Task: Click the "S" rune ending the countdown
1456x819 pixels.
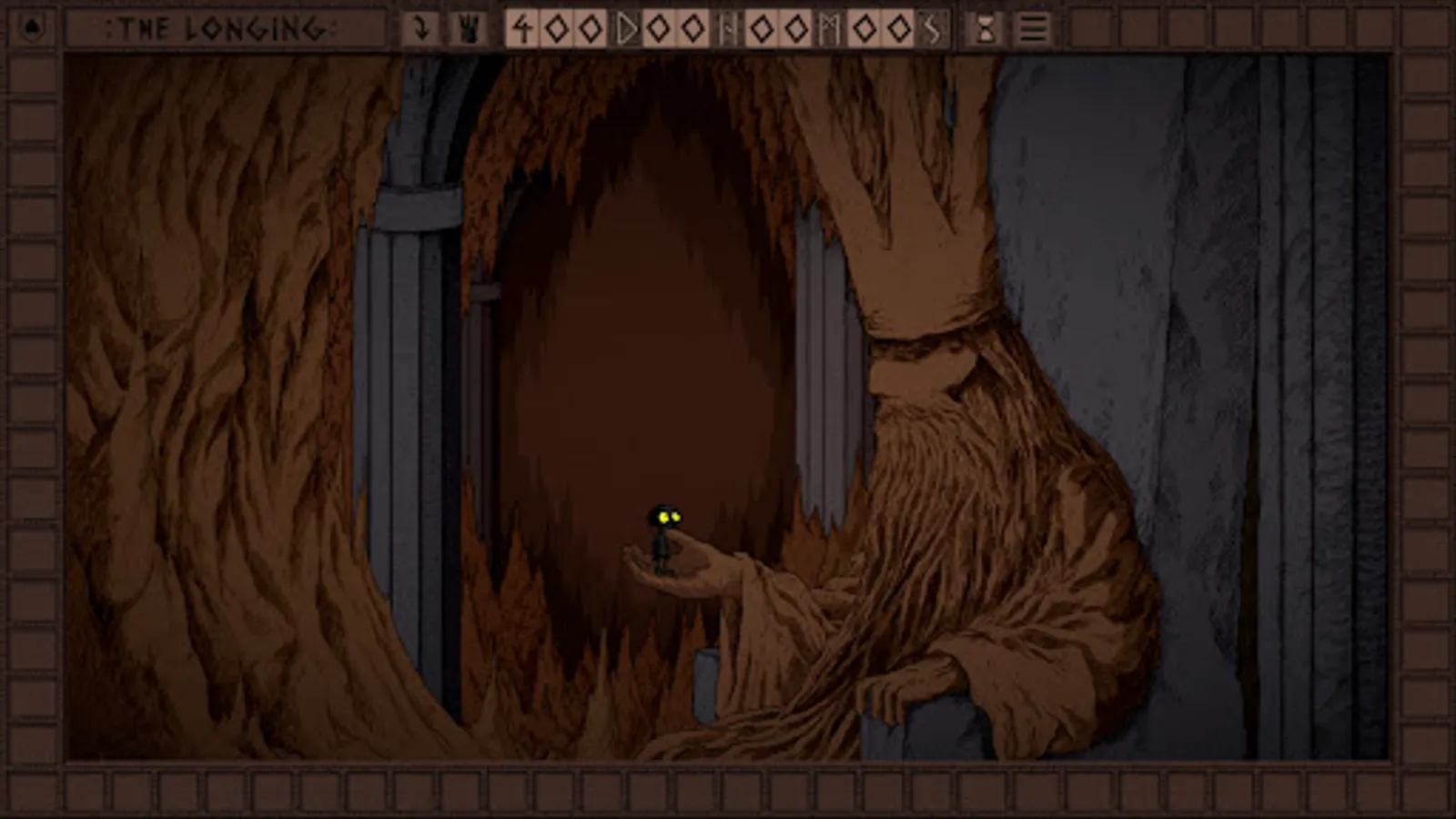Action: click(931, 29)
